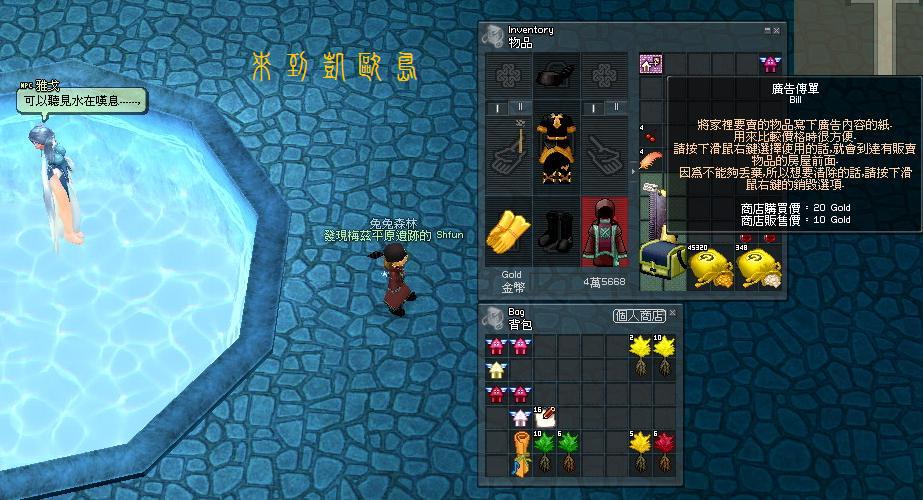Select the yellow winged house item
Image resolution: width=923 pixels, height=500 pixels.
497,372
